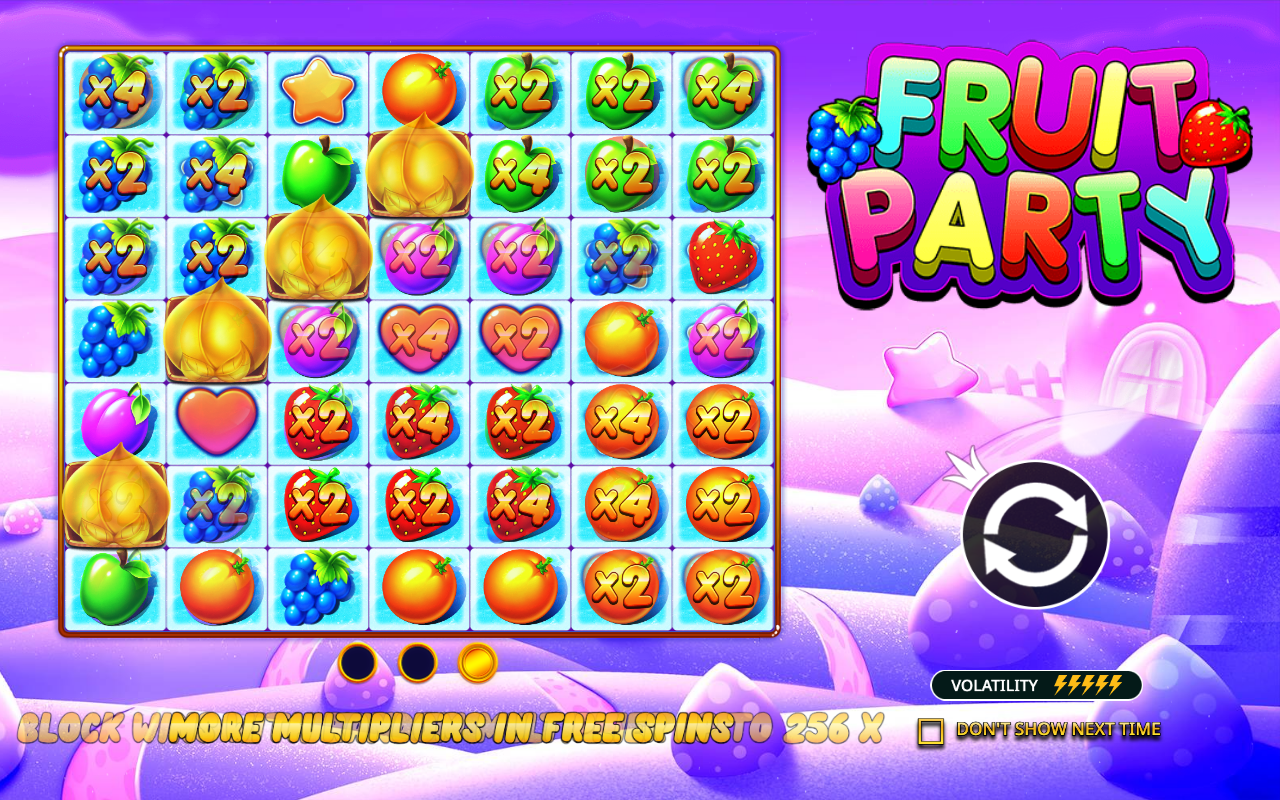Select the strawberry symbol in the third row
Screen dimensions: 1280x800
722,255
